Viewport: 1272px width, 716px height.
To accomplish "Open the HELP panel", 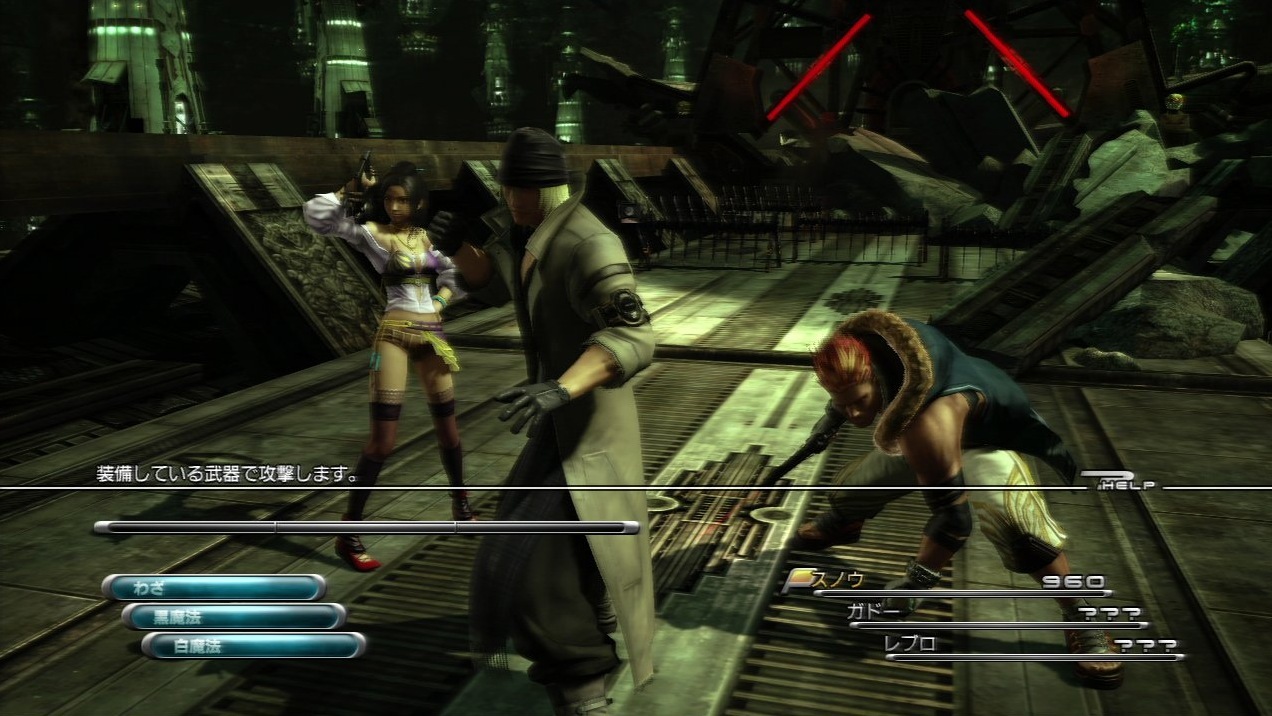I will (x=1121, y=482).
